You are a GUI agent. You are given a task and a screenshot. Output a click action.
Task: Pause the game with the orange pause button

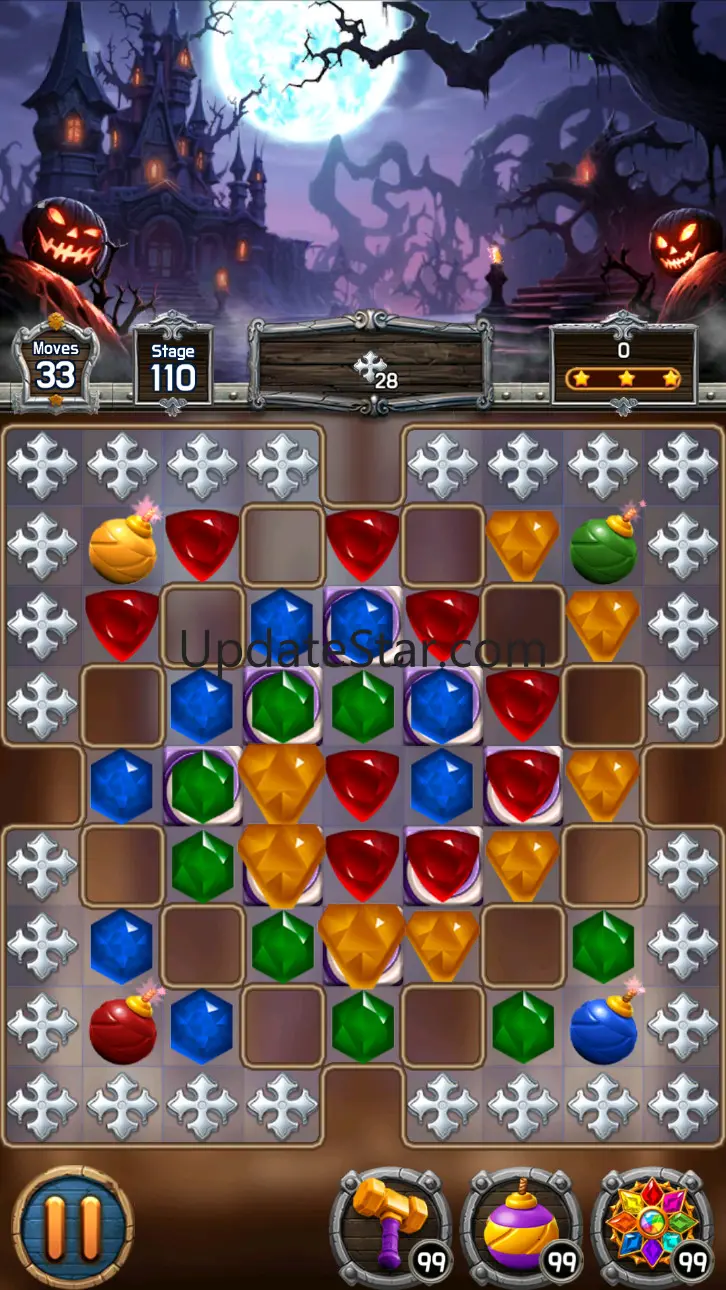tap(71, 1226)
